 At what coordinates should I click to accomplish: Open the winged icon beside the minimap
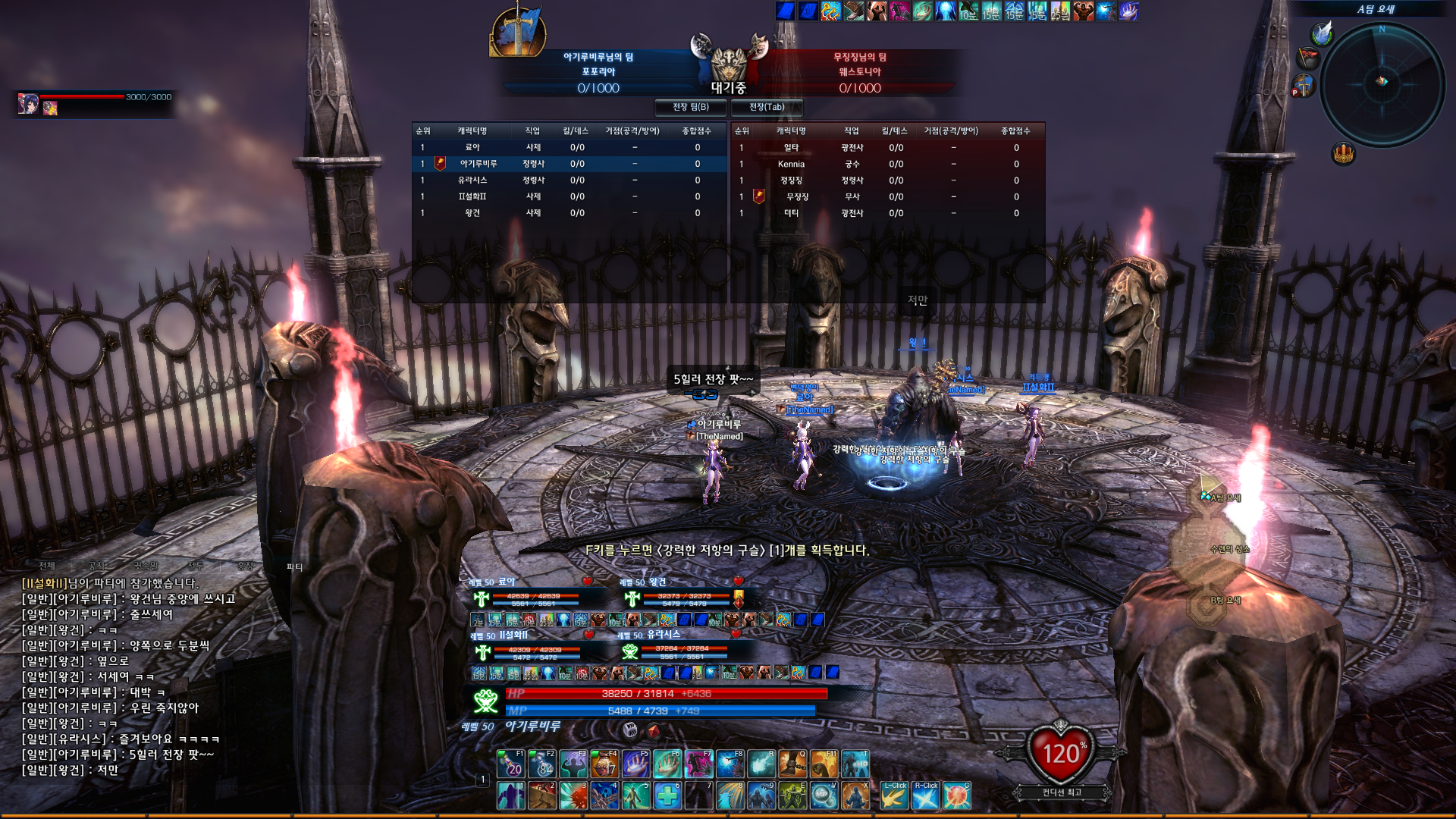(1323, 33)
